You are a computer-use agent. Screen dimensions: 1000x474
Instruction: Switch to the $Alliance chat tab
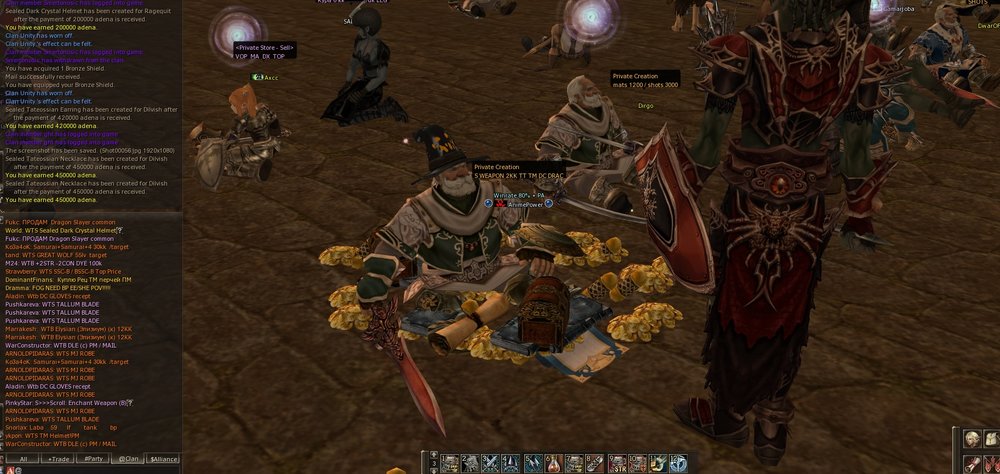pyautogui.click(x=163, y=459)
